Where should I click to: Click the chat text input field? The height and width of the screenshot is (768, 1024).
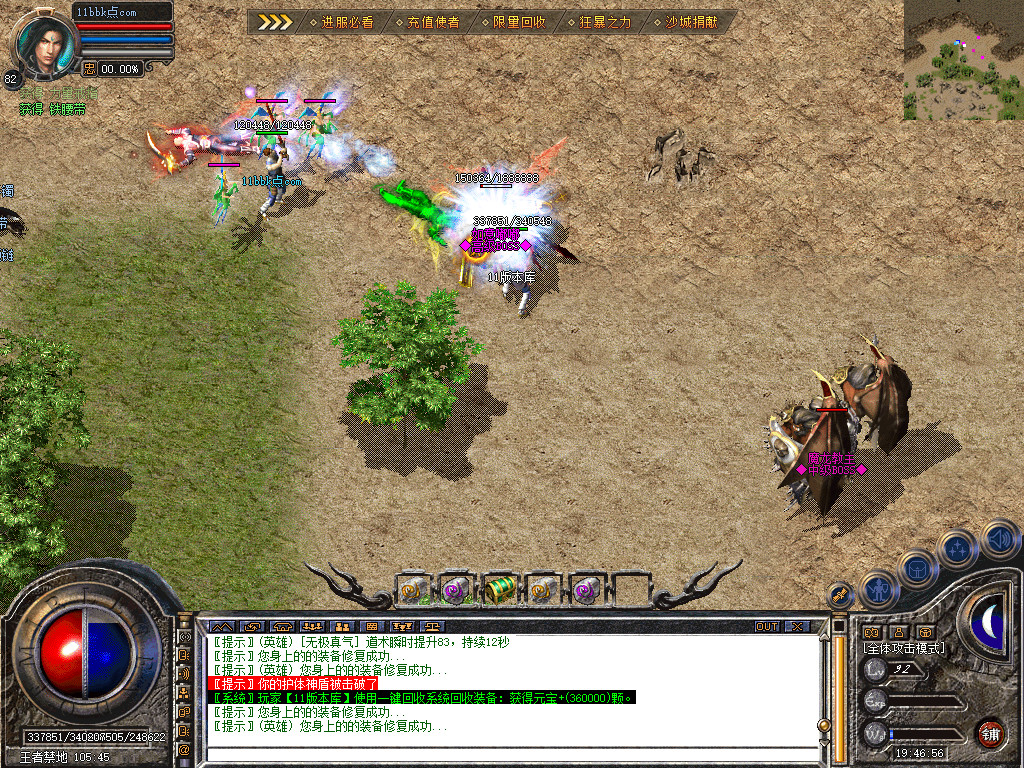pos(510,755)
